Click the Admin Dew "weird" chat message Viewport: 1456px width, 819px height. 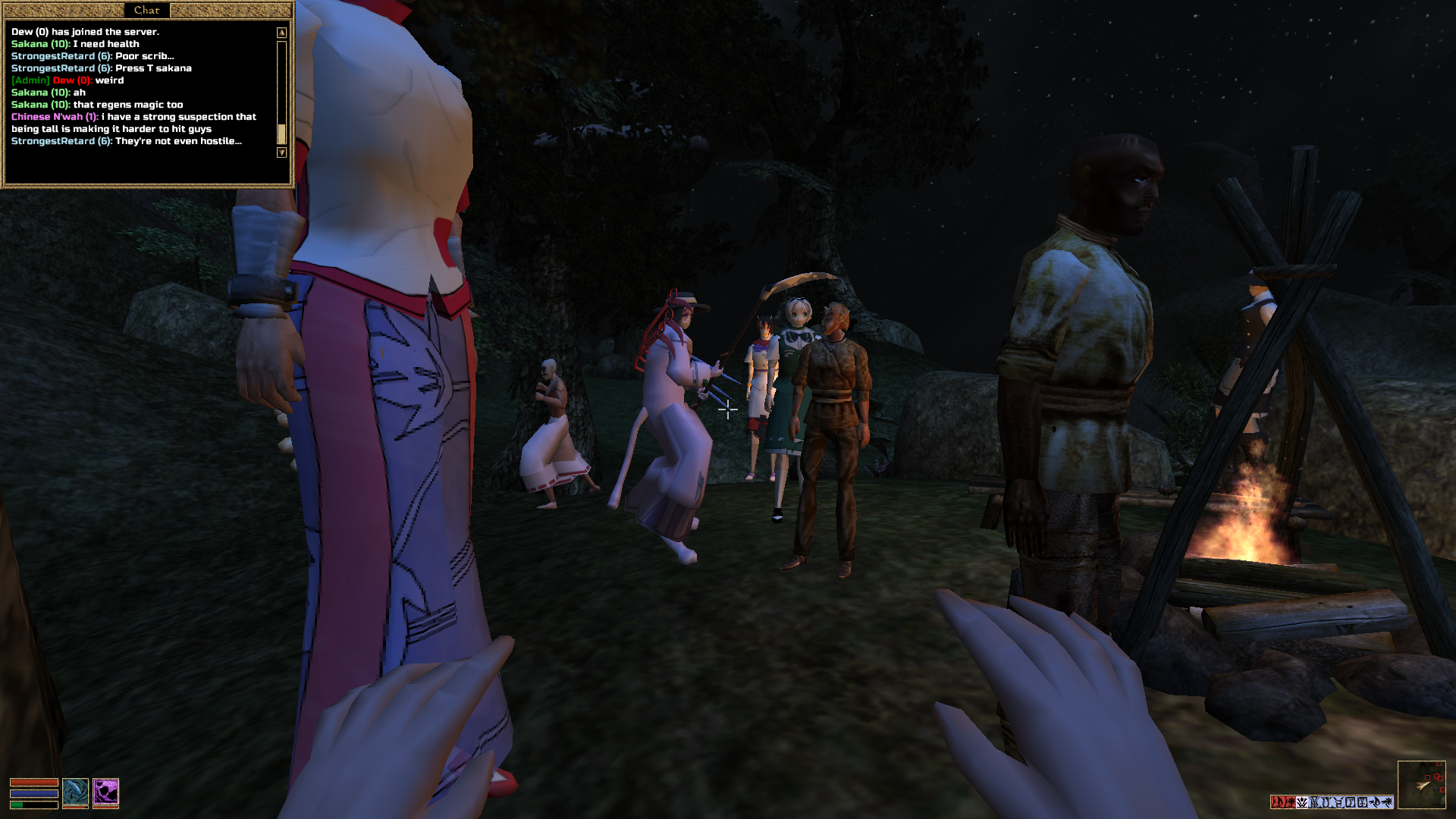click(67, 80)
